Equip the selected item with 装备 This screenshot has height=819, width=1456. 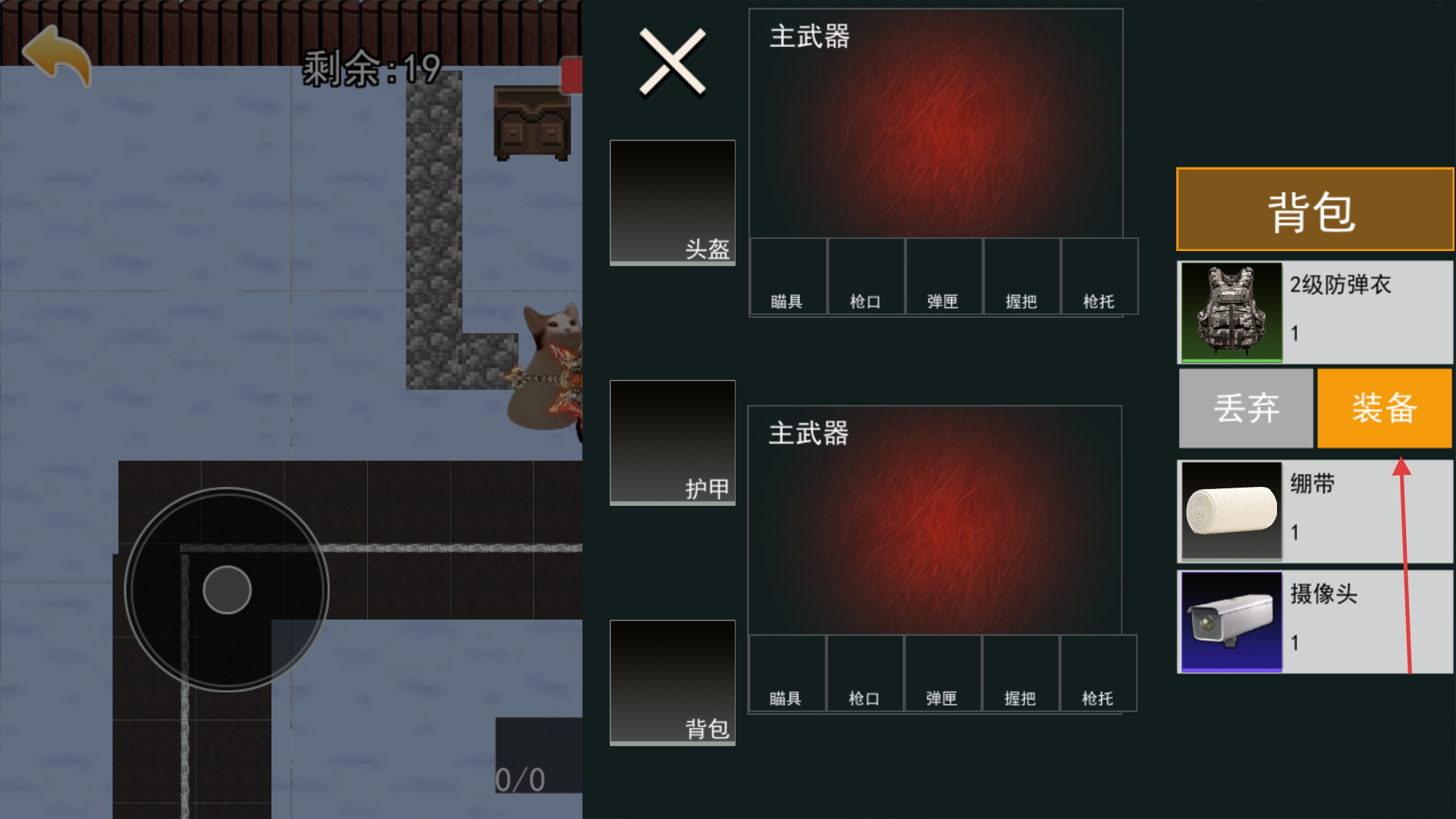pos(1384,408)
